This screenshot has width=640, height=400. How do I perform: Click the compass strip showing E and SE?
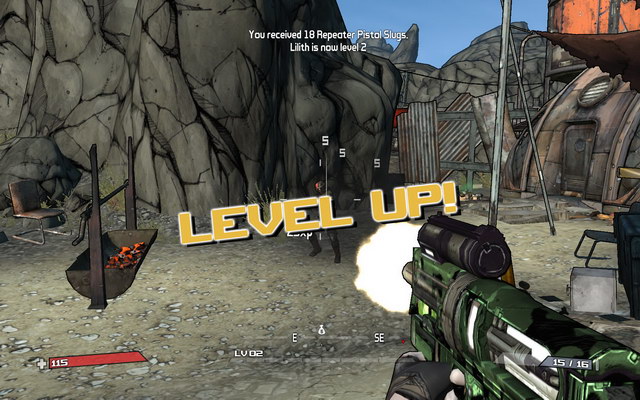pos(337,338)
